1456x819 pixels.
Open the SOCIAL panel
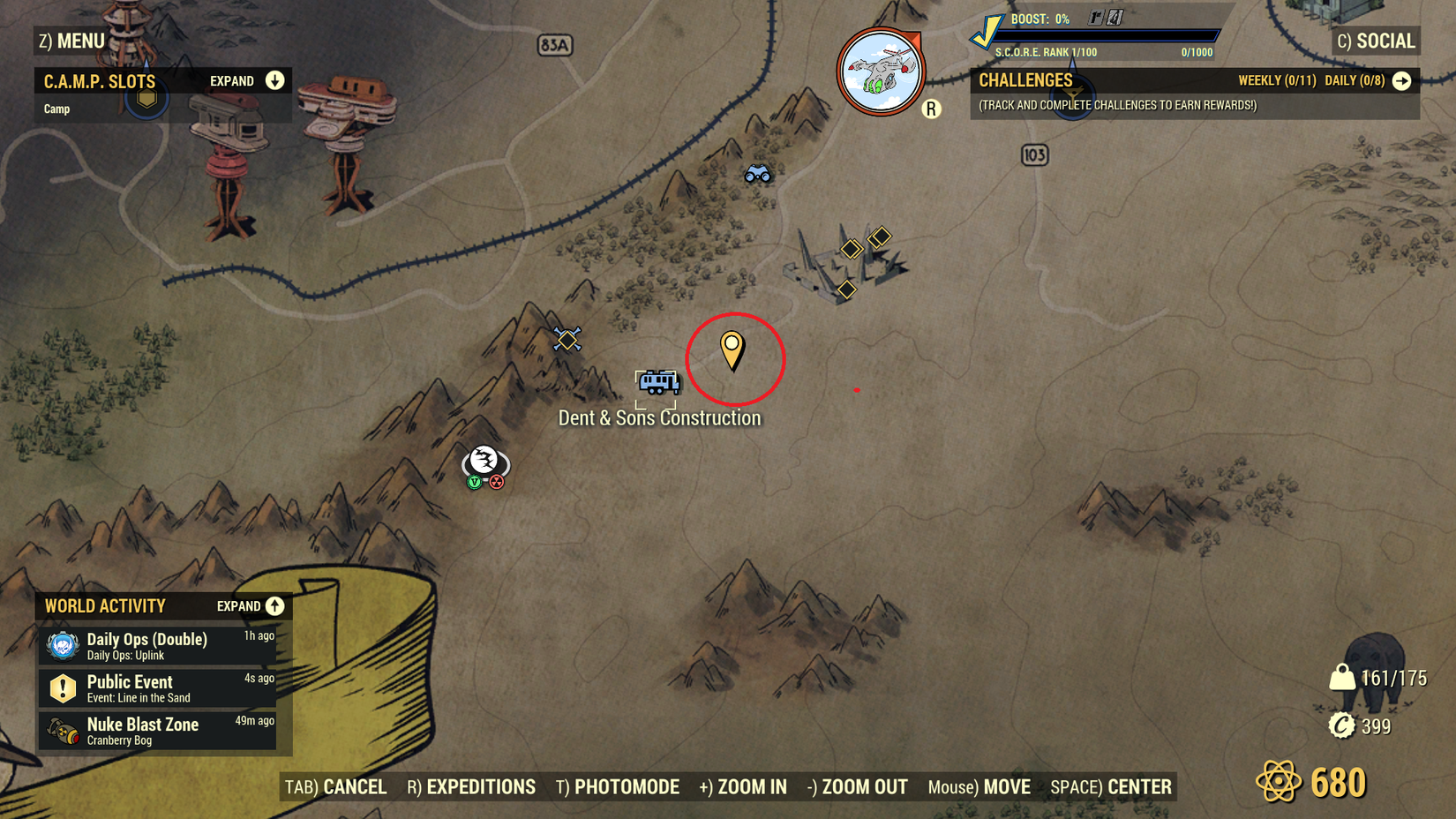pyautogui.click(x=1375, y=41)
